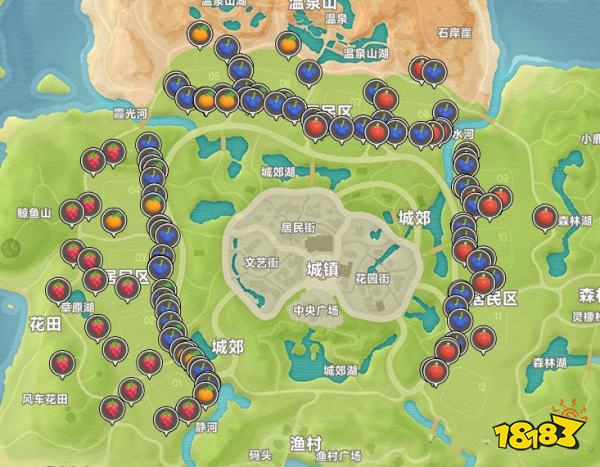600x467 pixels.
Task: Choose the topmost raspberry marker below 霞光河
Action: click(113, 151)
